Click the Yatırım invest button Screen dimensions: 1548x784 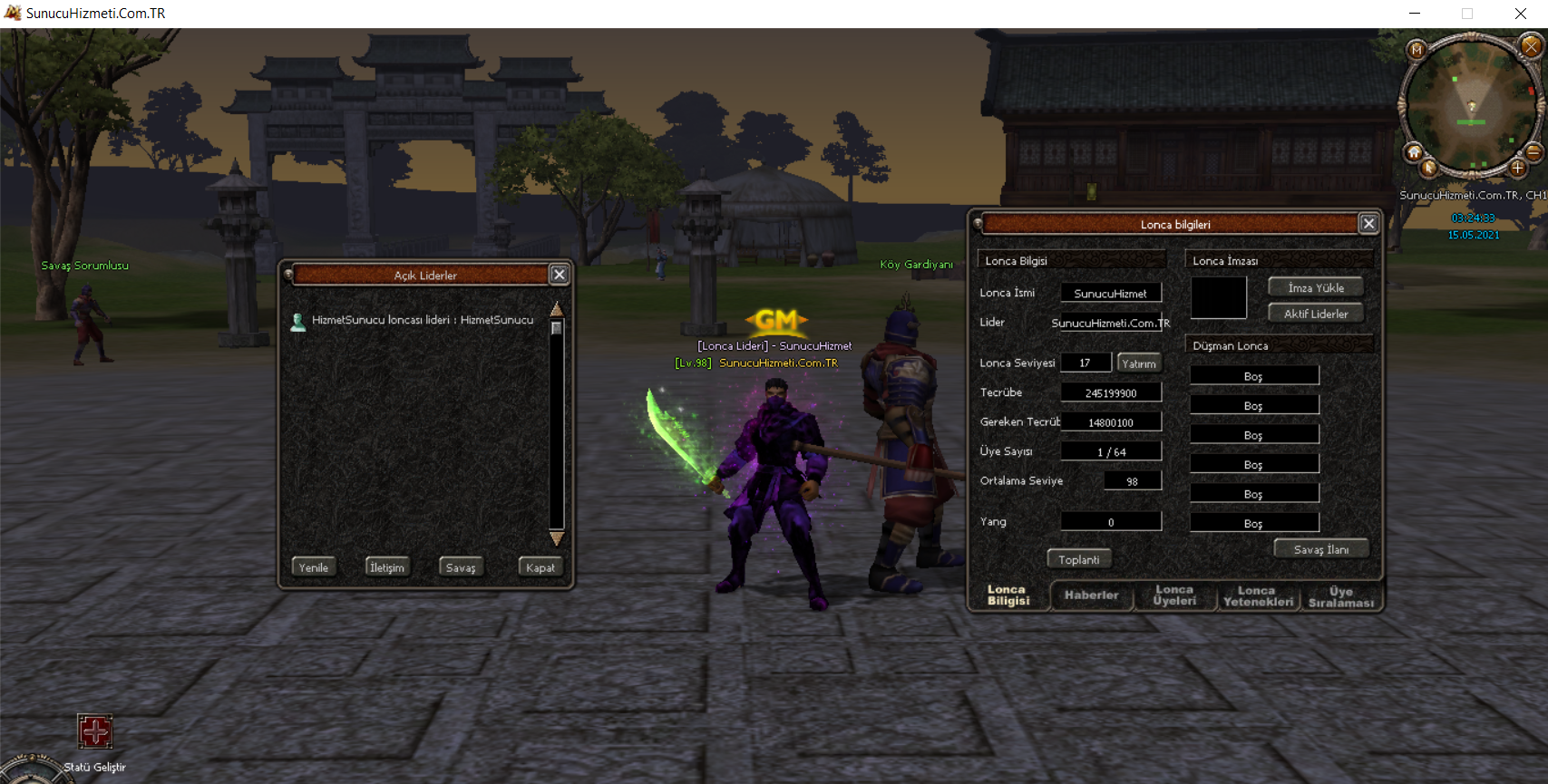pos(1139,363)
